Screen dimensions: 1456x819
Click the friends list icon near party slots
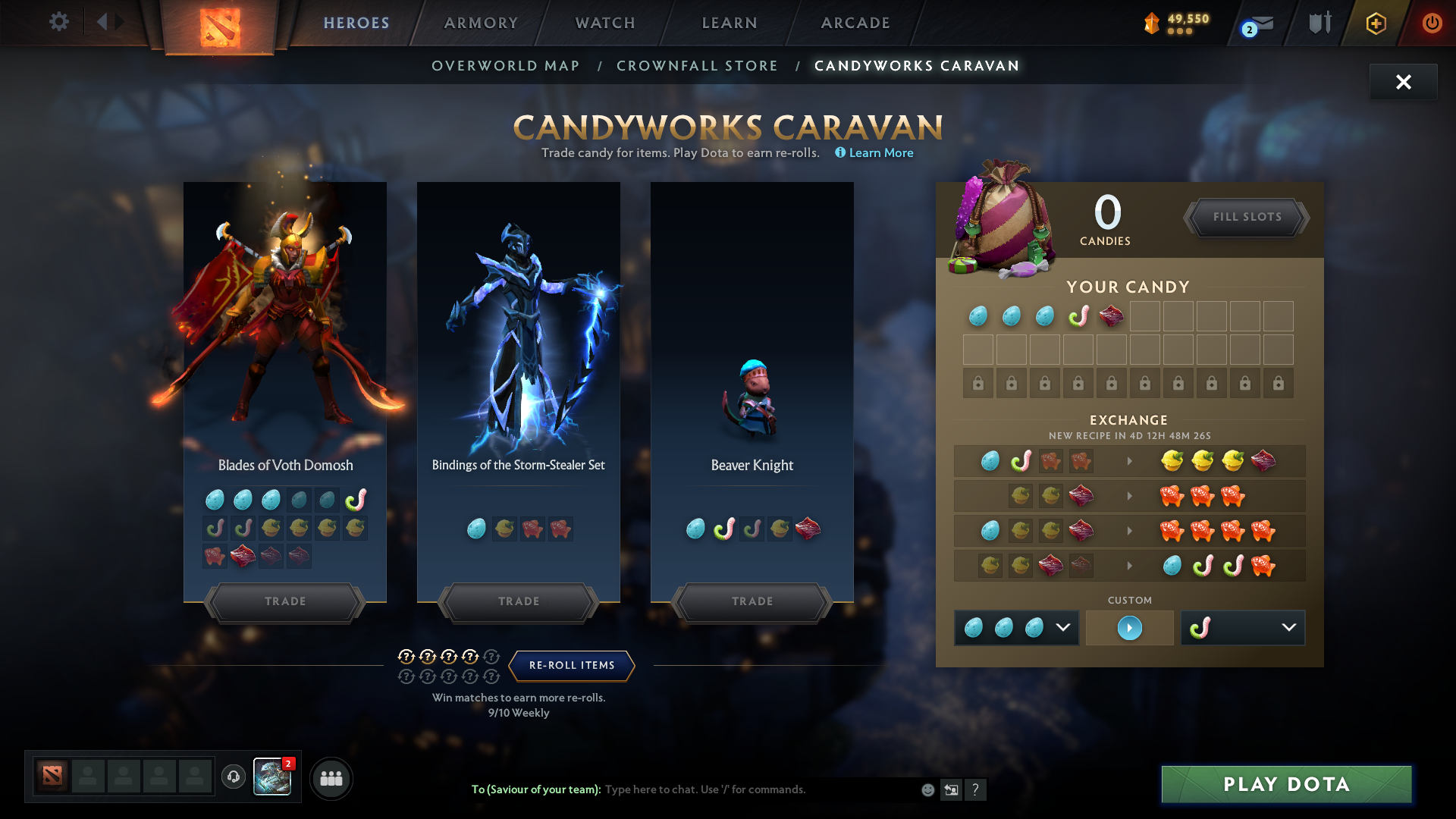(331, 778)
